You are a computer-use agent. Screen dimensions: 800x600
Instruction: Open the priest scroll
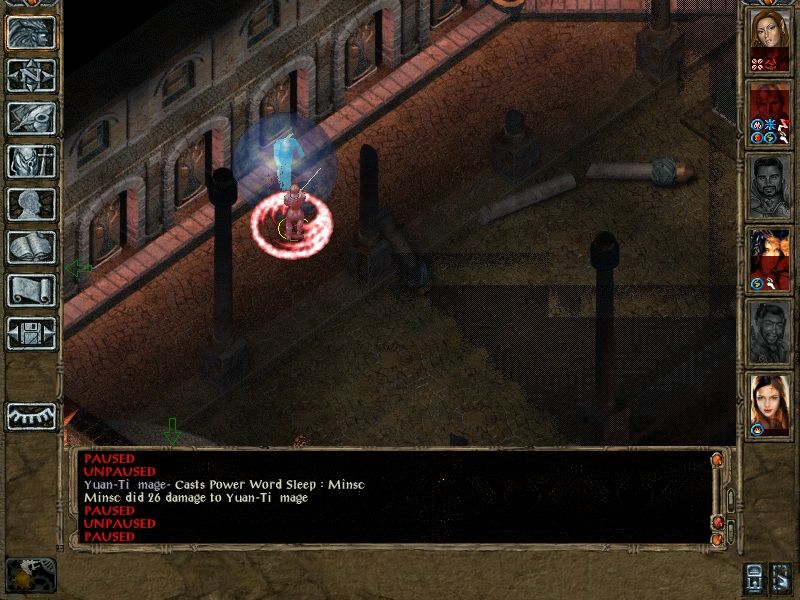[31, 290]
